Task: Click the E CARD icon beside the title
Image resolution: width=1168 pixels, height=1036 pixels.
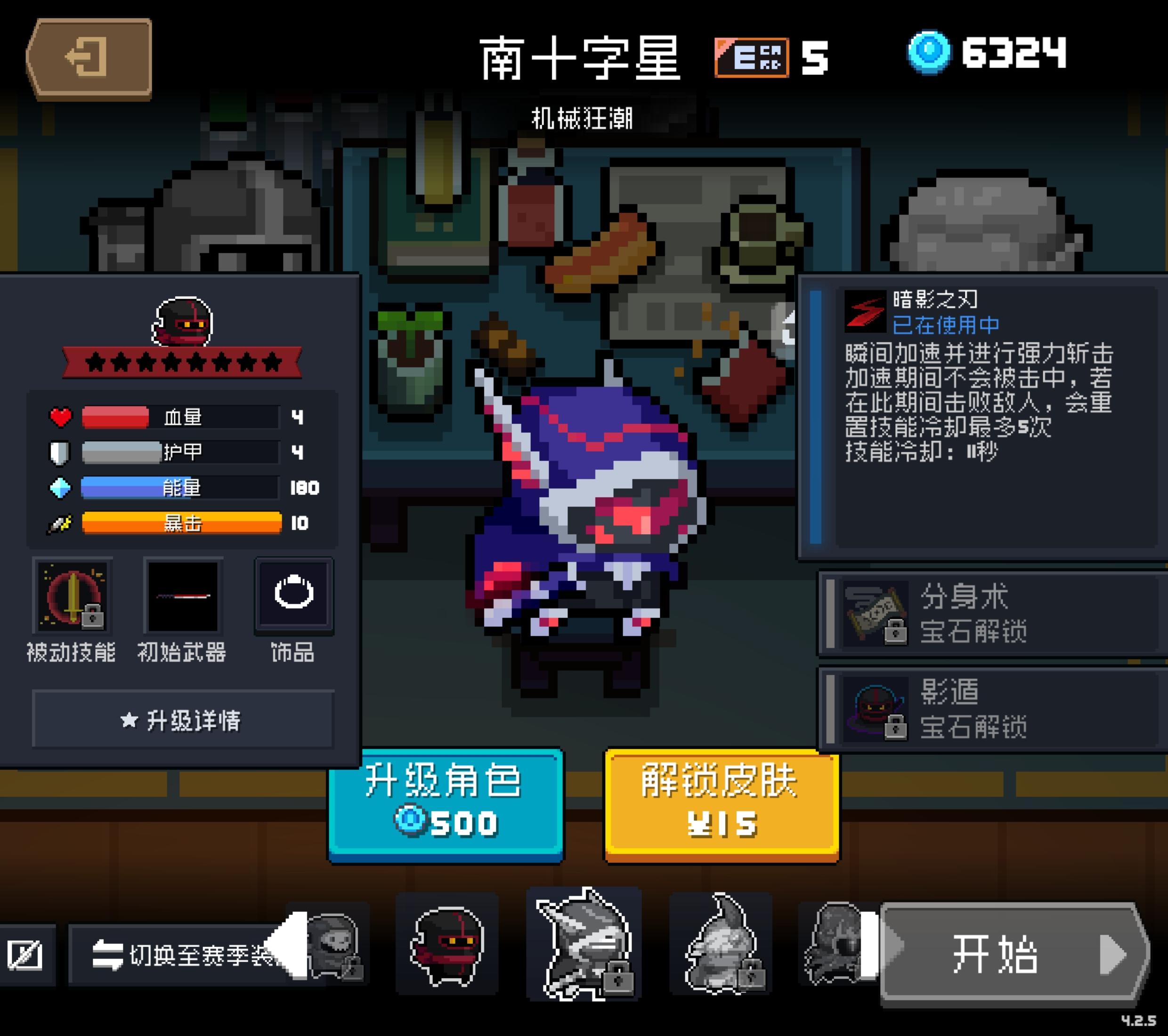Action: pos(753,57)
